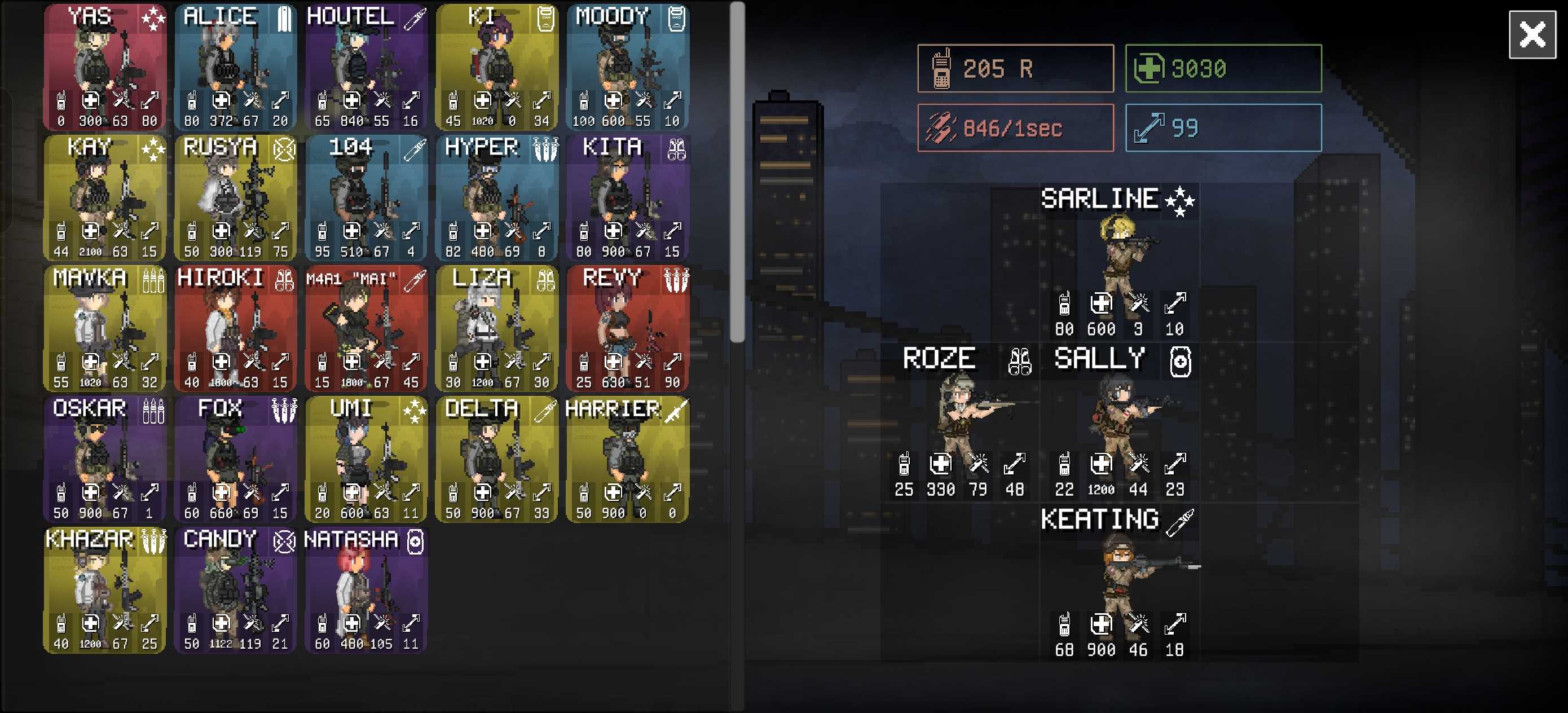Viewport: 1568px width, 713px height.
Task: Click the roster list scrollbar
Action: point(737,171)
